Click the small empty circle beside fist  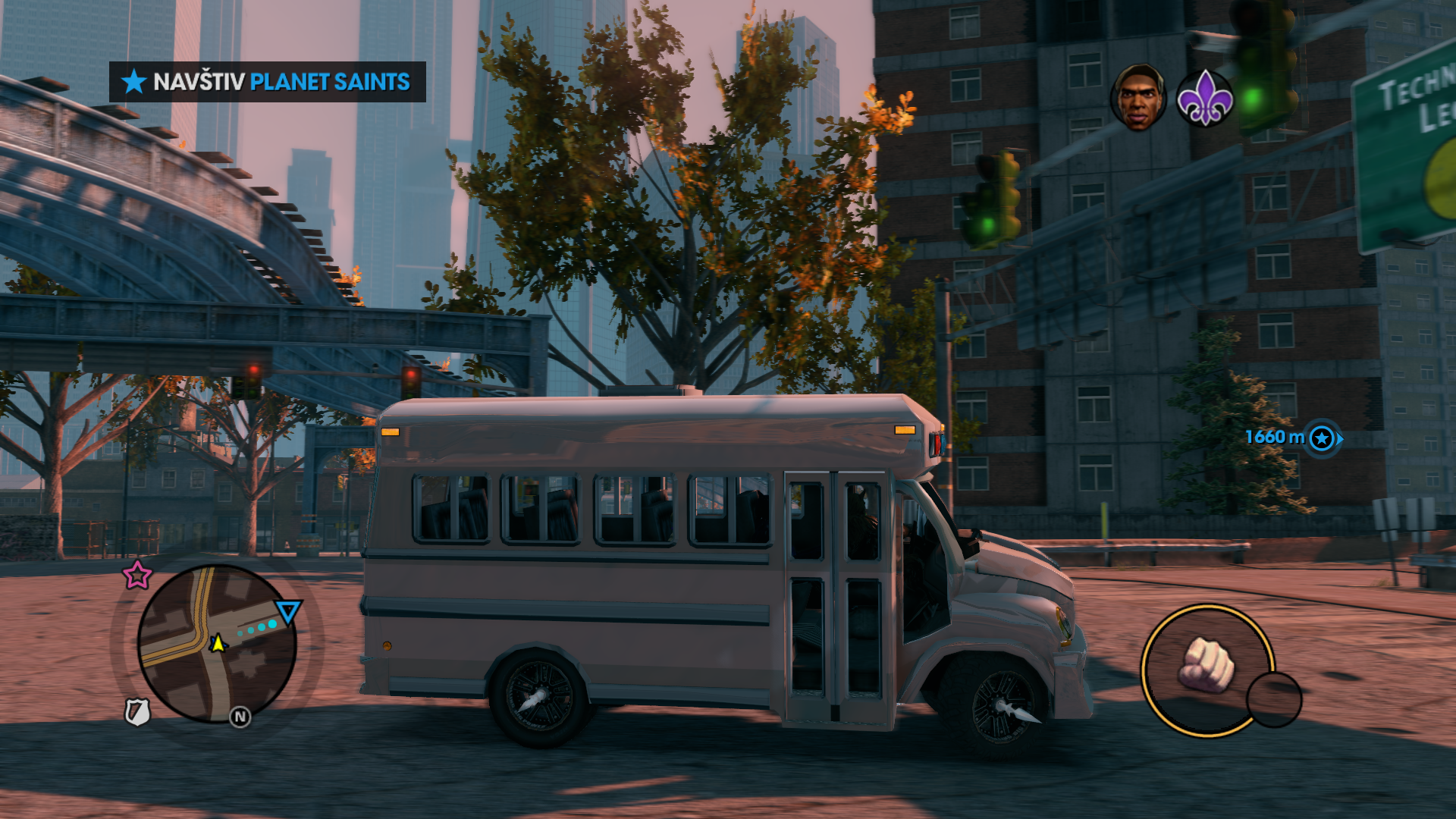pos(1274,699)
